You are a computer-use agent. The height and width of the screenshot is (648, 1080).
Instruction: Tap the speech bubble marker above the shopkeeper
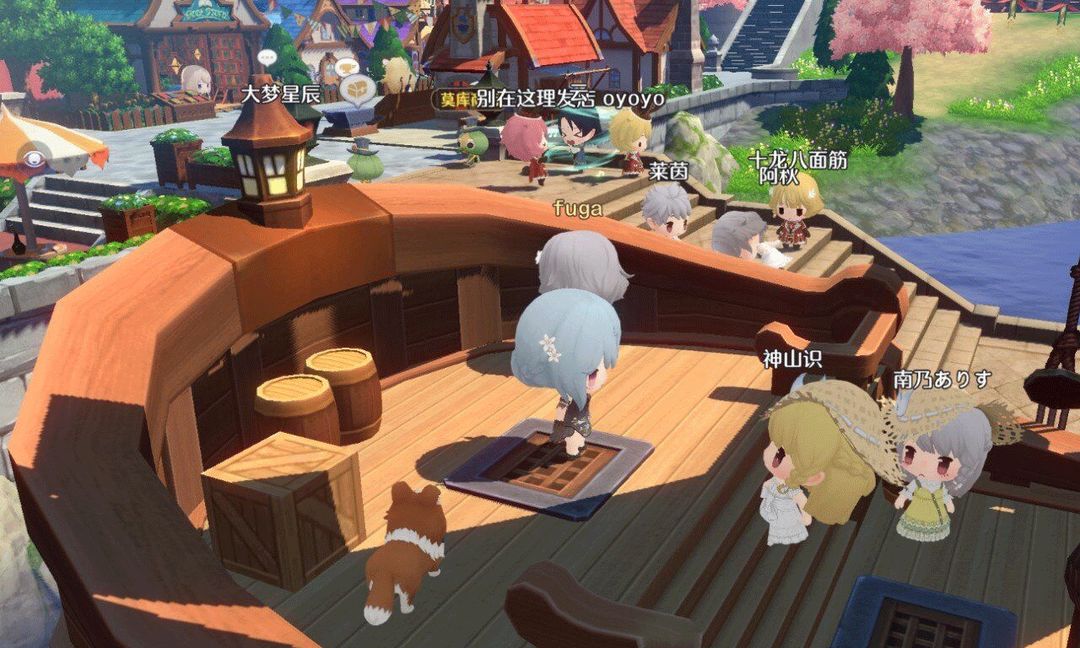pyautogui.click(x=266, y=57)
